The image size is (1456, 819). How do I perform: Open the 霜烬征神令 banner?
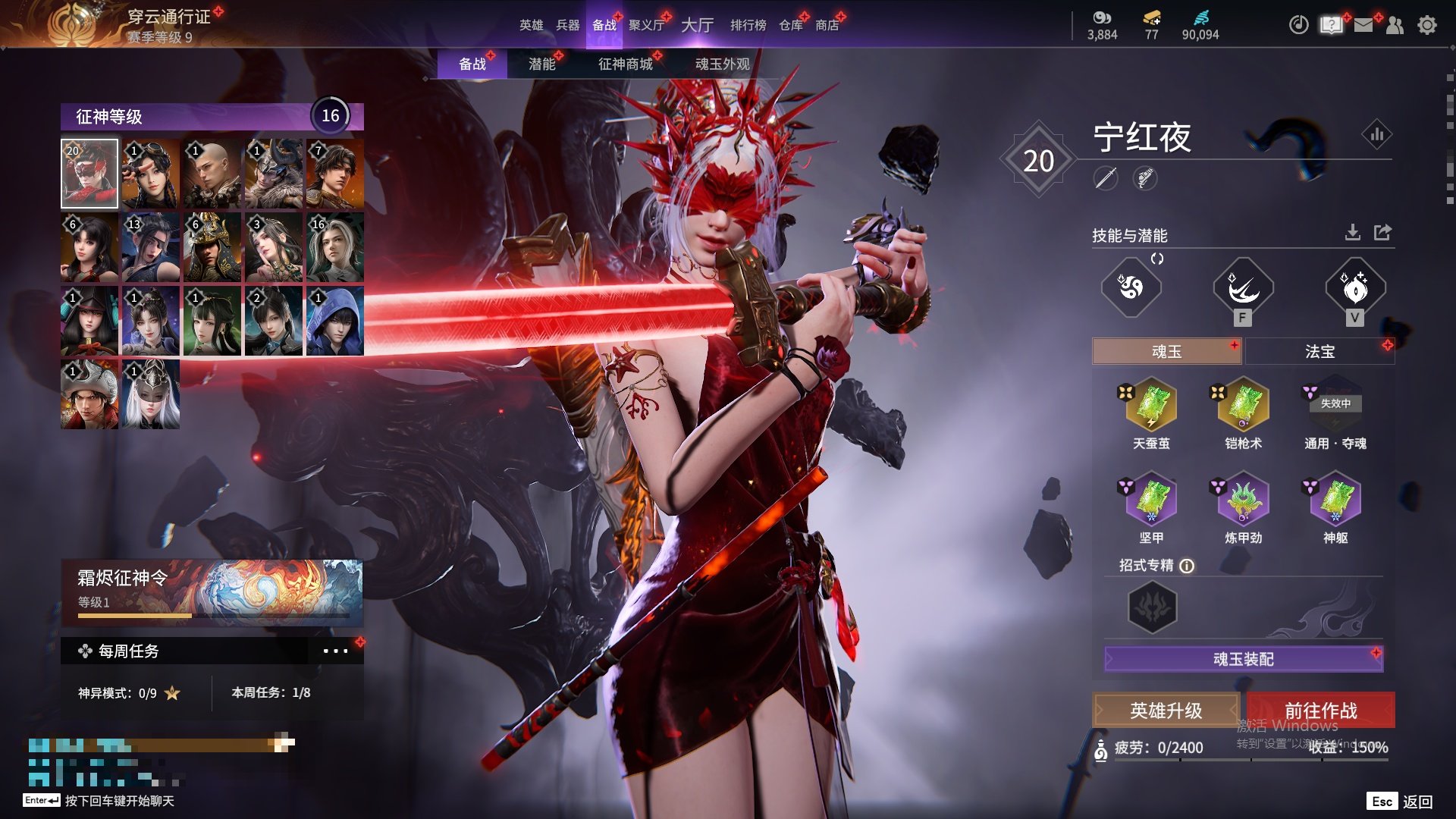(212, 591)
